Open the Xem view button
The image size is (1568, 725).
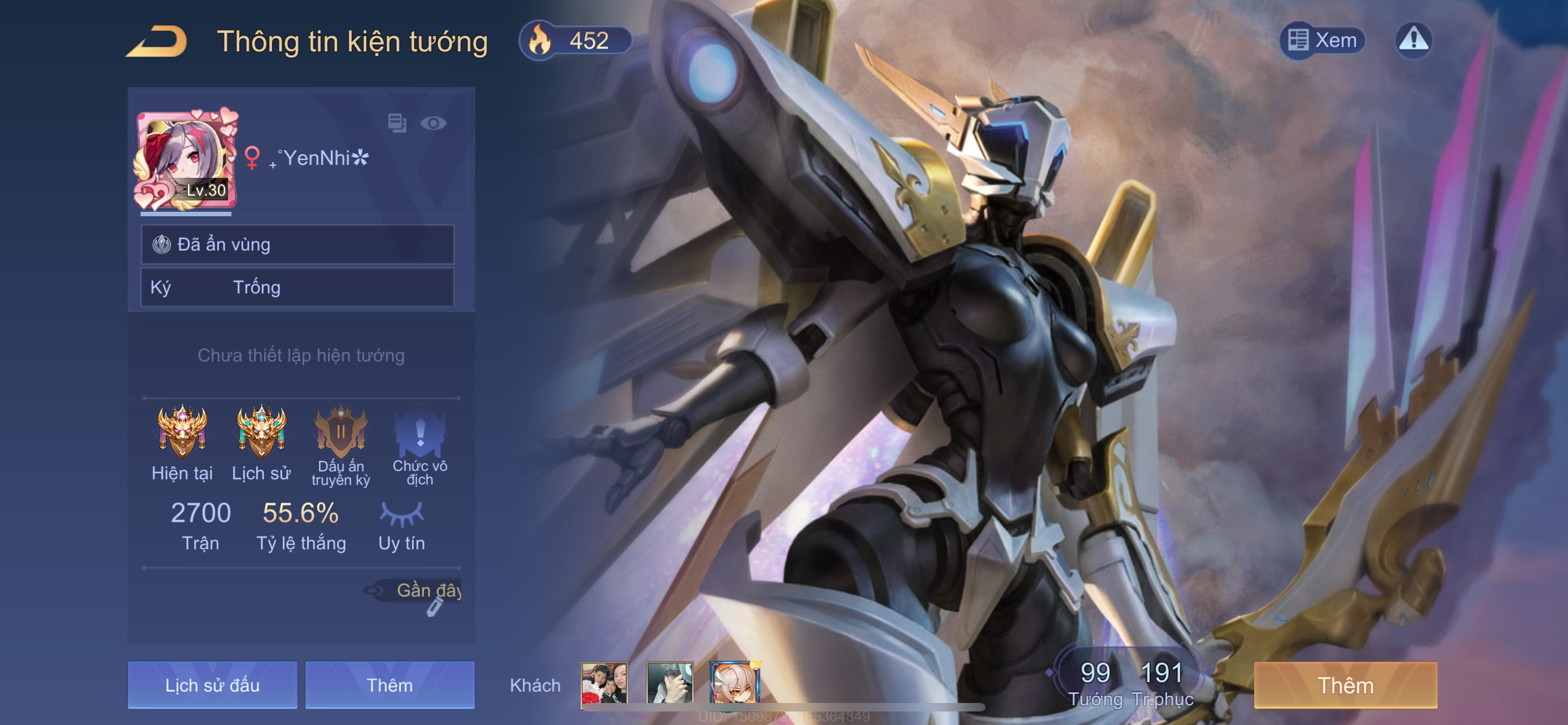(x=1322, y=41)
